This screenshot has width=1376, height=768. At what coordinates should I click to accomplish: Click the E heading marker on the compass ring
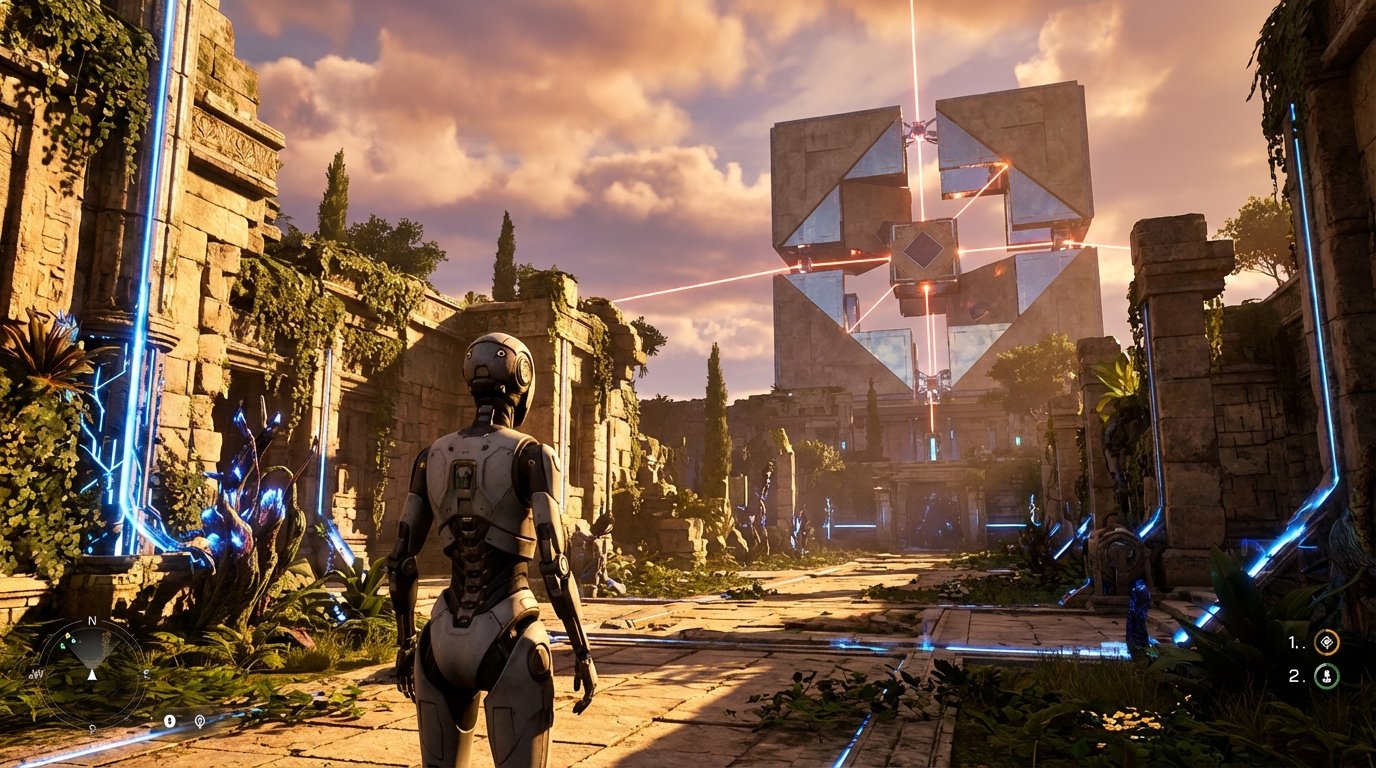click(146, 673)
